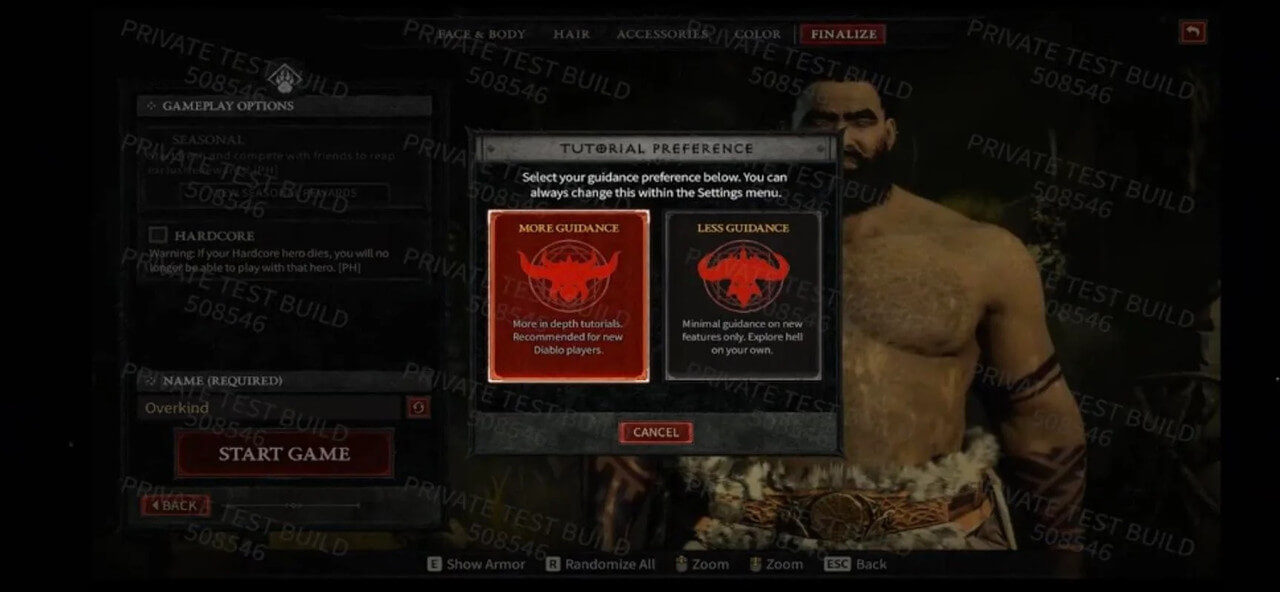Select the Finalize tab
This screenshot has height=592, width=1280.
[x=843, y=34]
